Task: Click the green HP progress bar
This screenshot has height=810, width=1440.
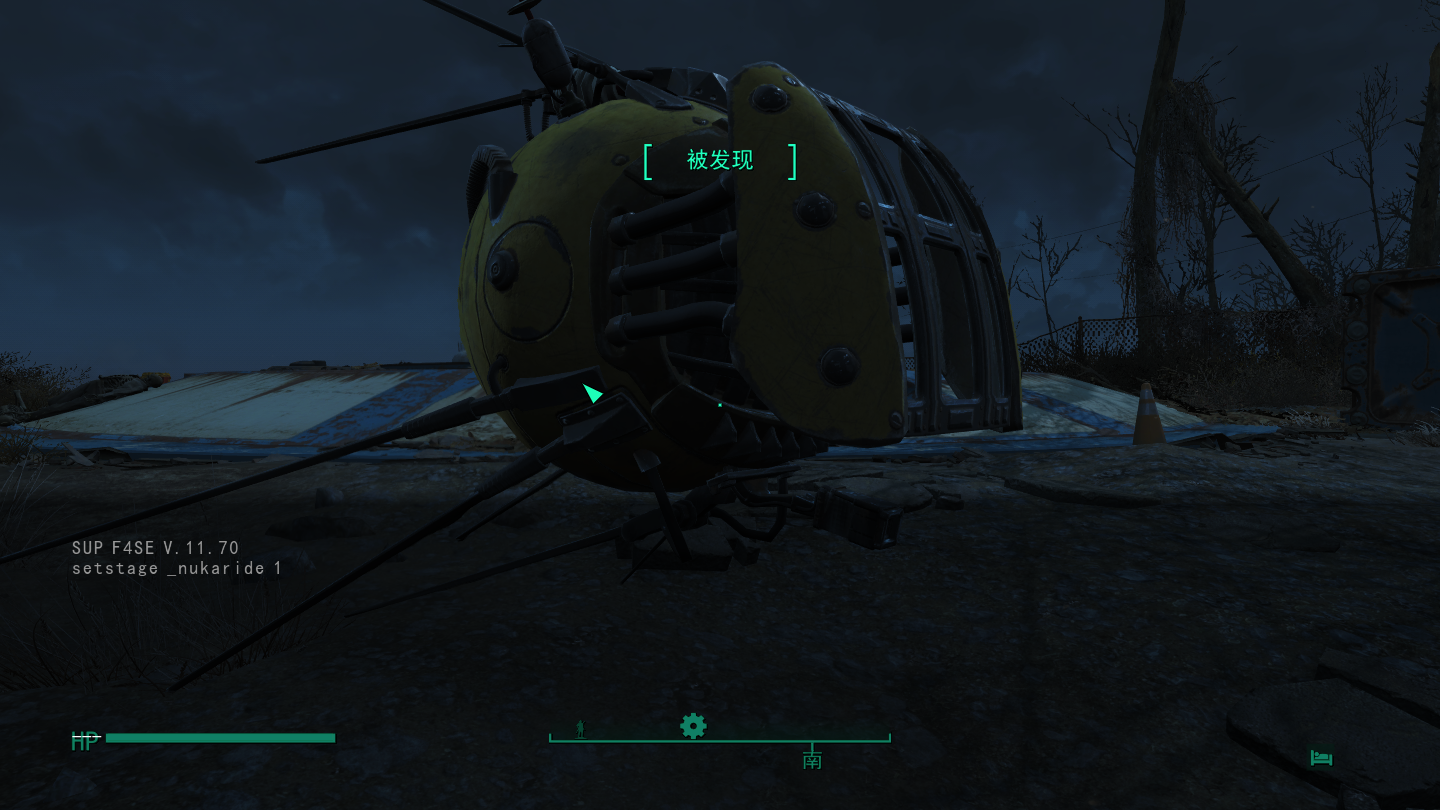Action: click(x=220, y=738)
